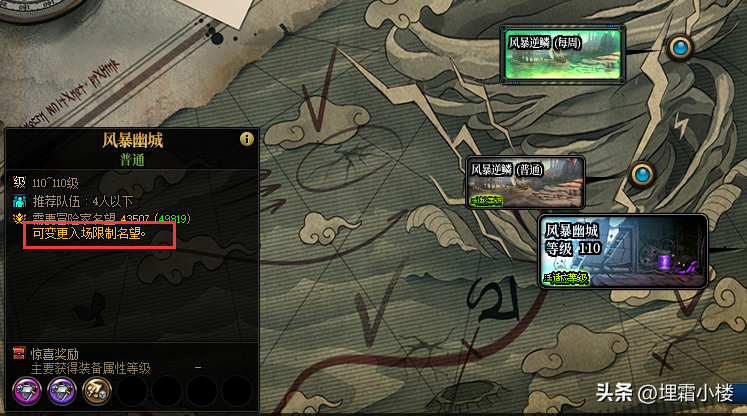Click the blue orb beside the weekly dungeon

pyautogui.click(x=681, y=48)
